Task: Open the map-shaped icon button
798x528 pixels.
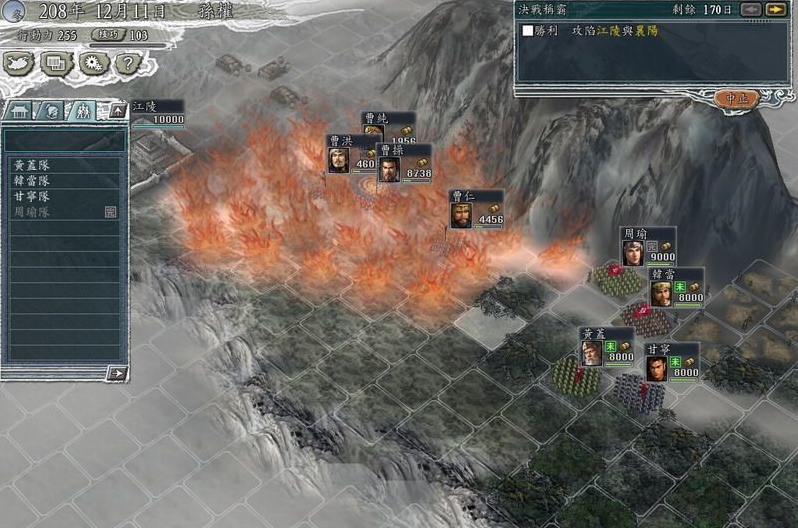Action: coord(19,62)
